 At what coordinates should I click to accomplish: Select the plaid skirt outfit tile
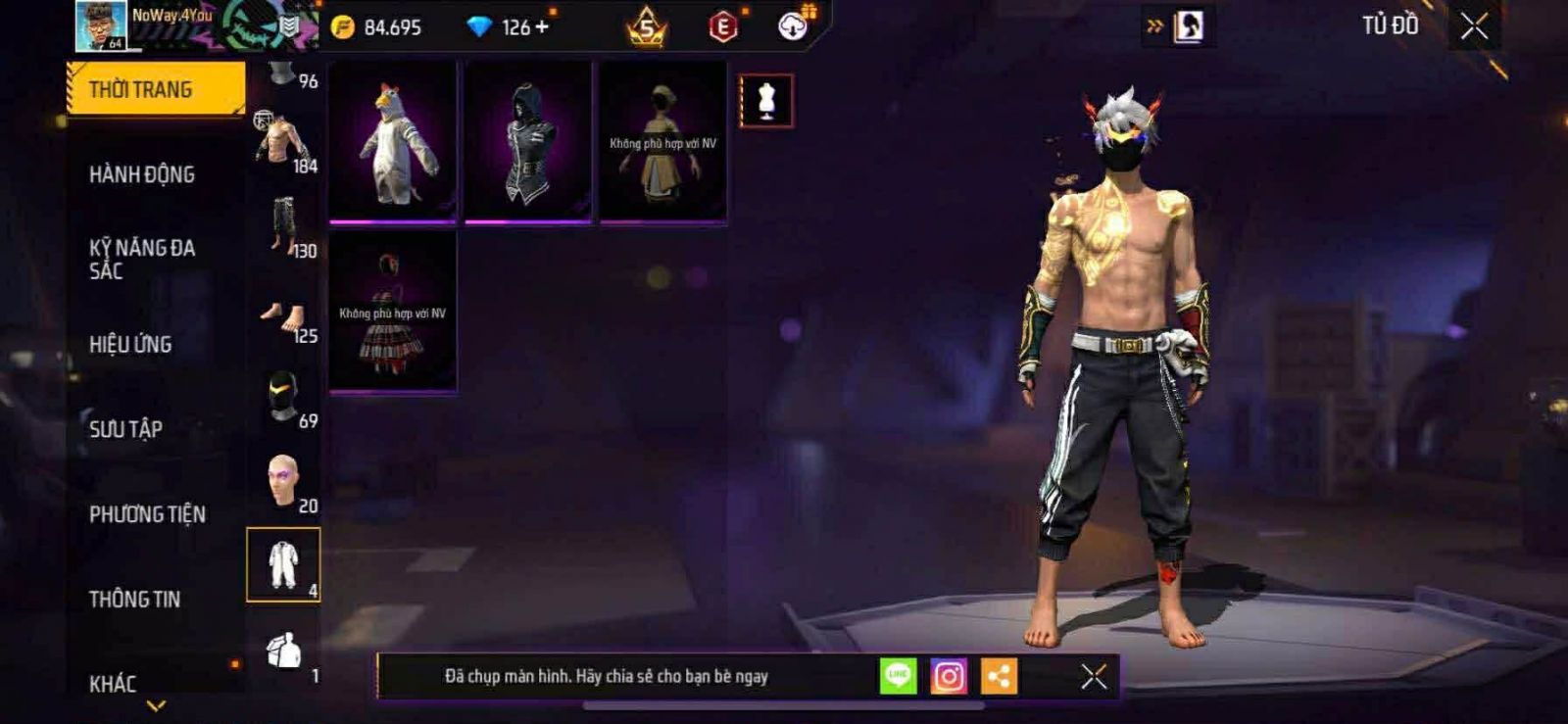[393, 313]
